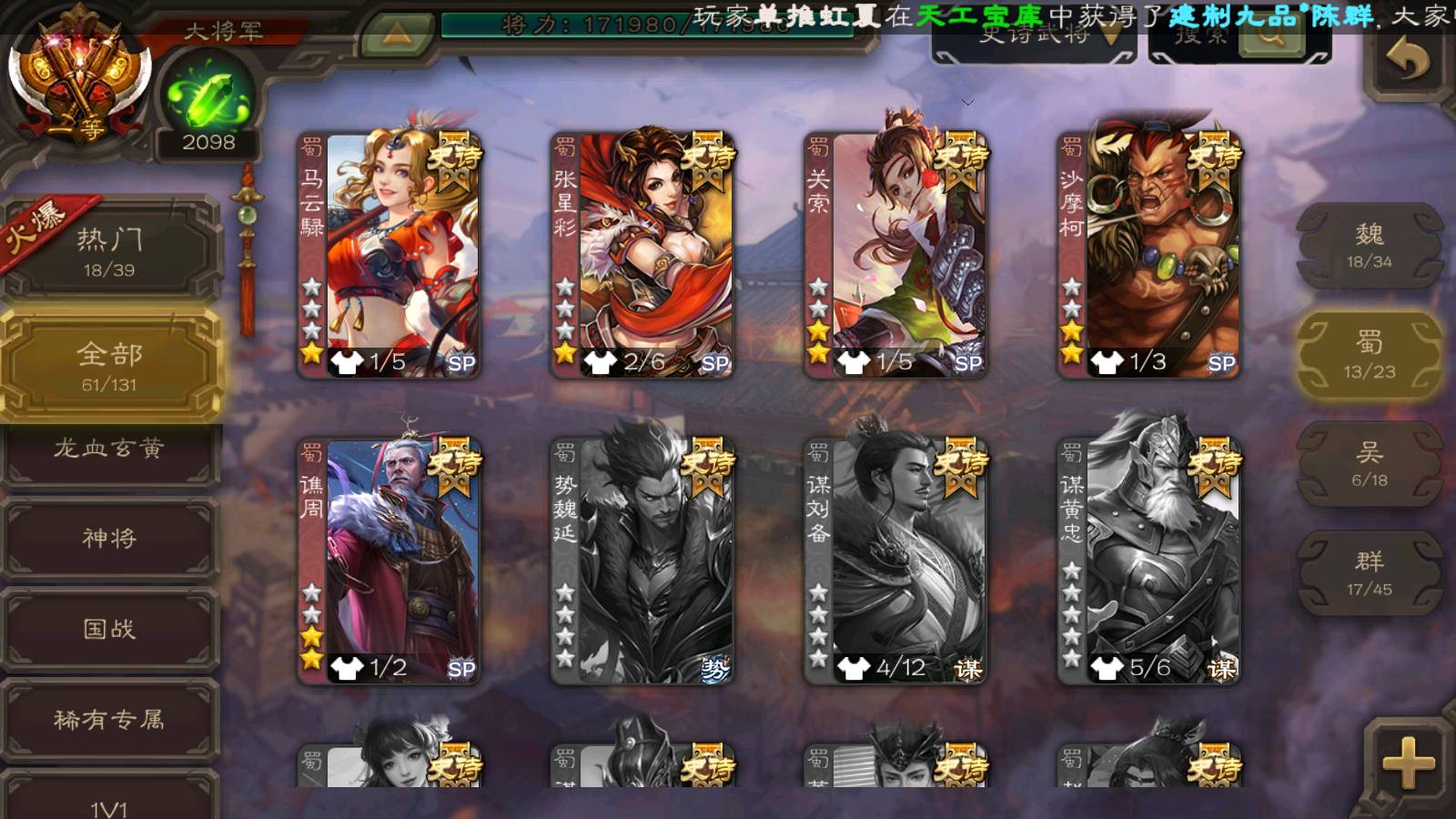Image resolution: width=1456 pixels, height=819 pixels.
Task: Choose the 国战 category tab
Action: (x=109, y=629)
